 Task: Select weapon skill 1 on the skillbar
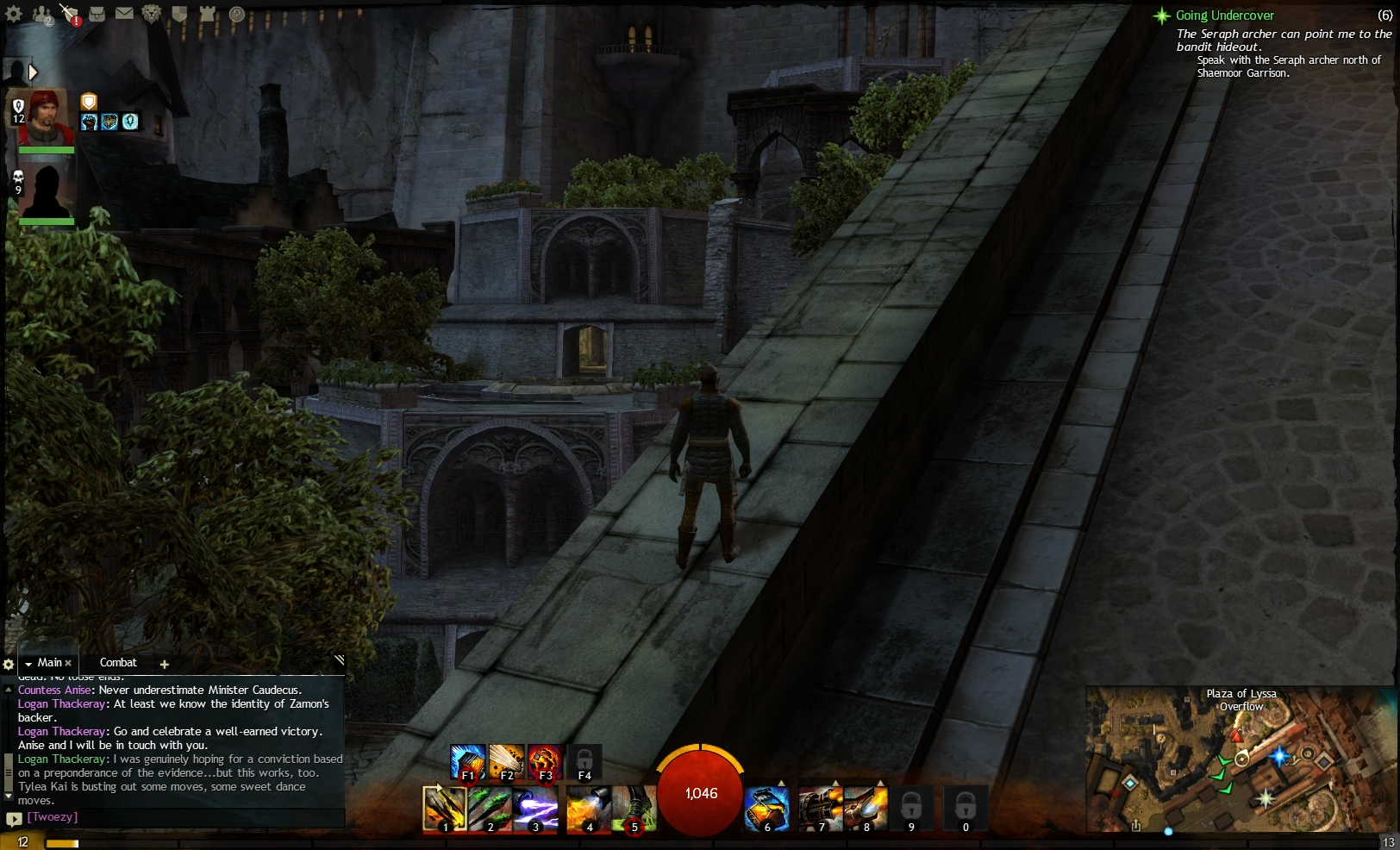(445, 809)
